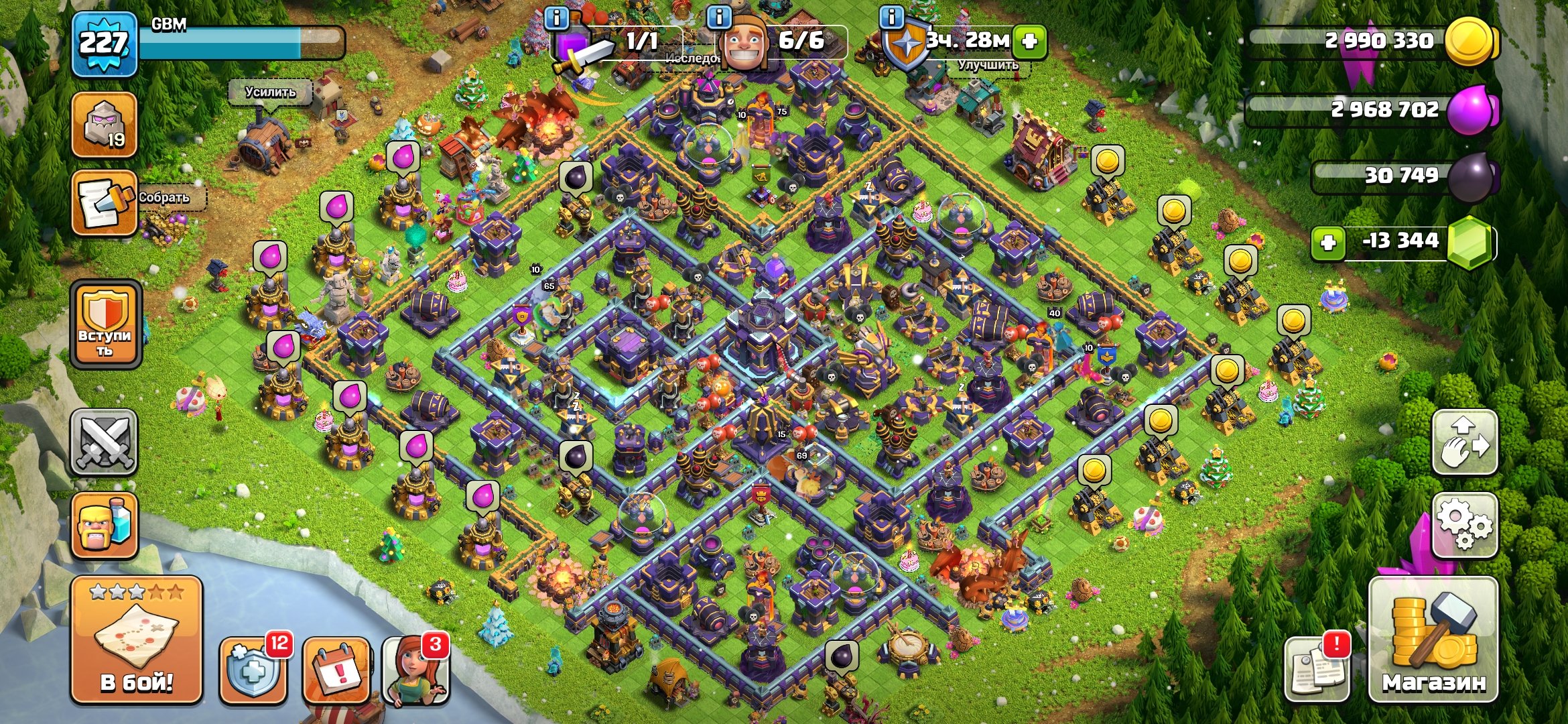This screenshot has width=1568, height=724.
Task: Start an attack with В бой! button
Action: tap(137, 640)
